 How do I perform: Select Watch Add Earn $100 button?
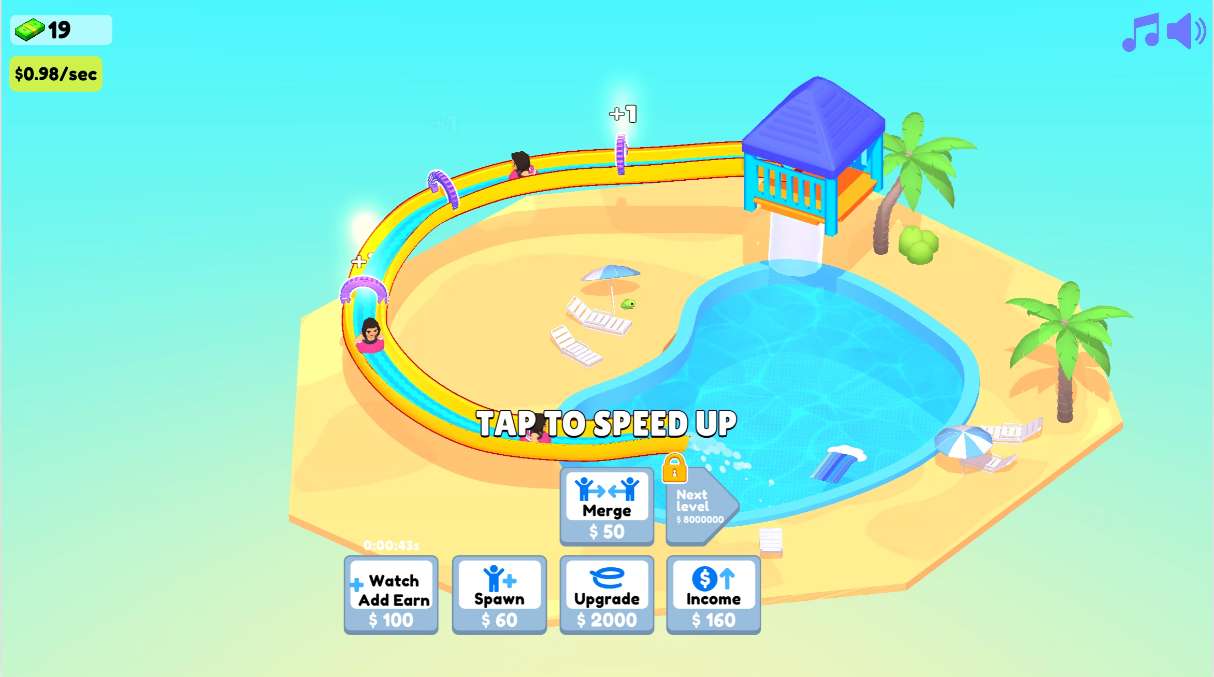pos(391,595)
